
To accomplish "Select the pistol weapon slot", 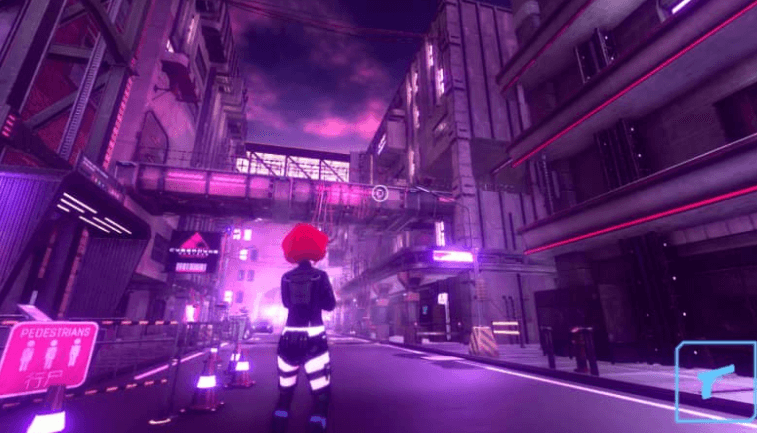I will click(716, 381).
